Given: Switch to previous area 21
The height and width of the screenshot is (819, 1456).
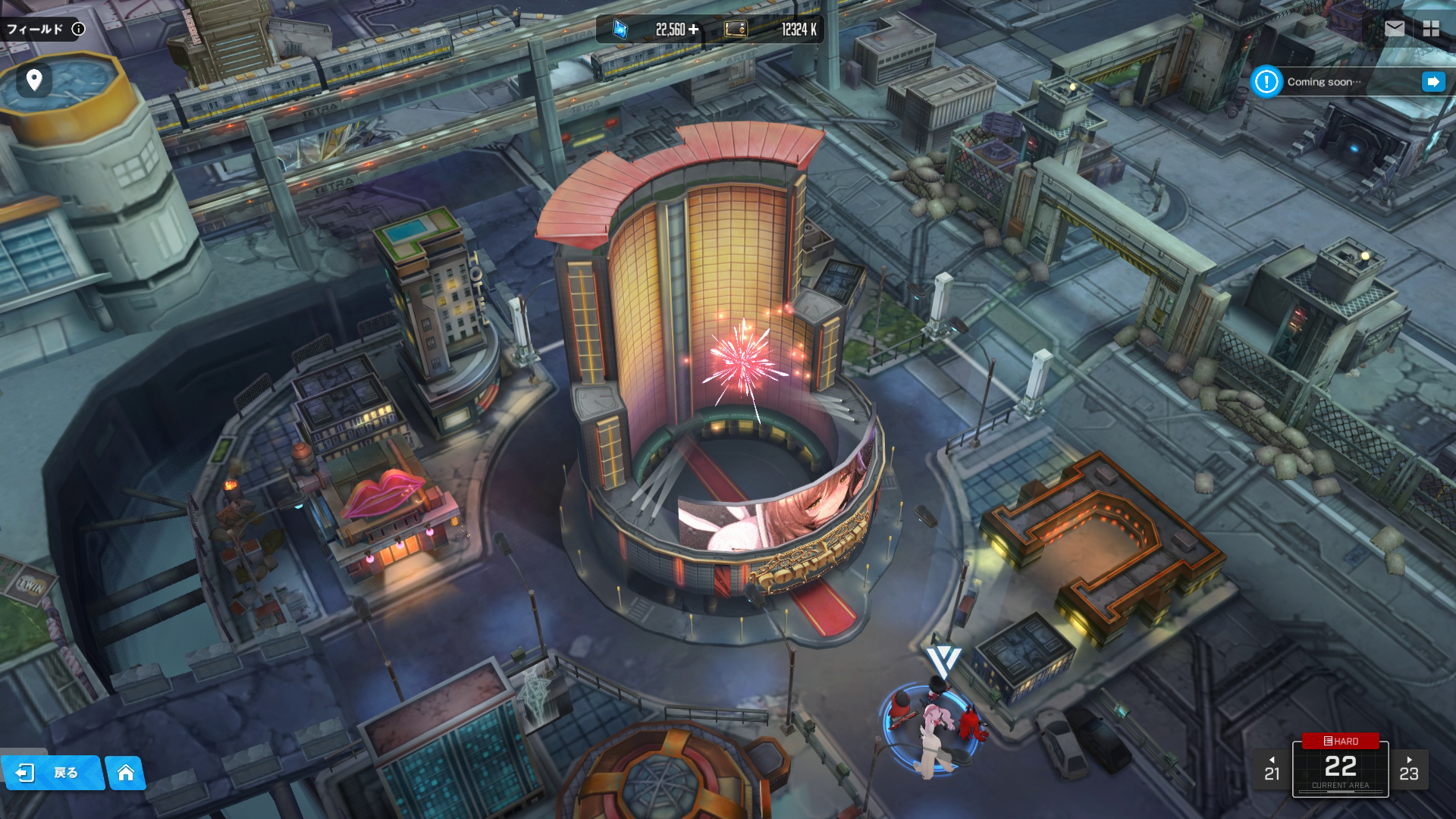Looking at the screenshot, I should [1272, 770].
